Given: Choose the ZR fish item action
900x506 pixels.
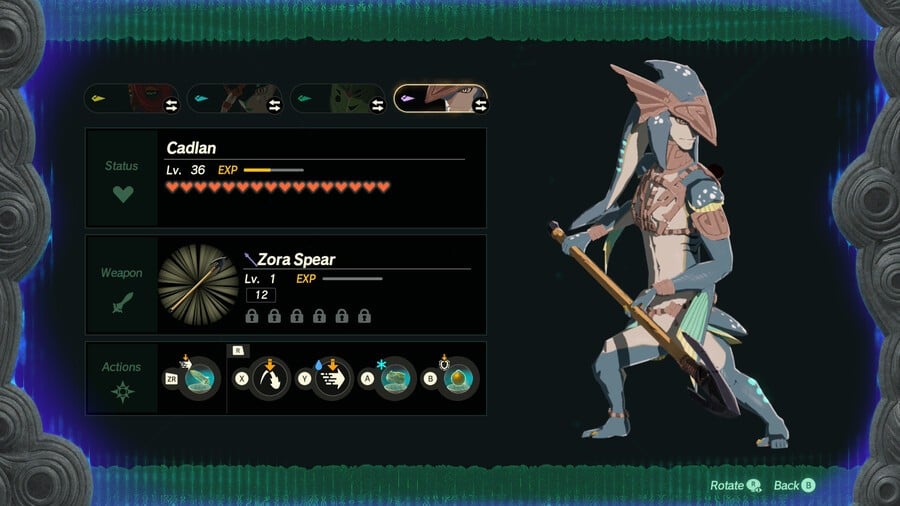Looking at the screenshot, I should coord(199,380).
